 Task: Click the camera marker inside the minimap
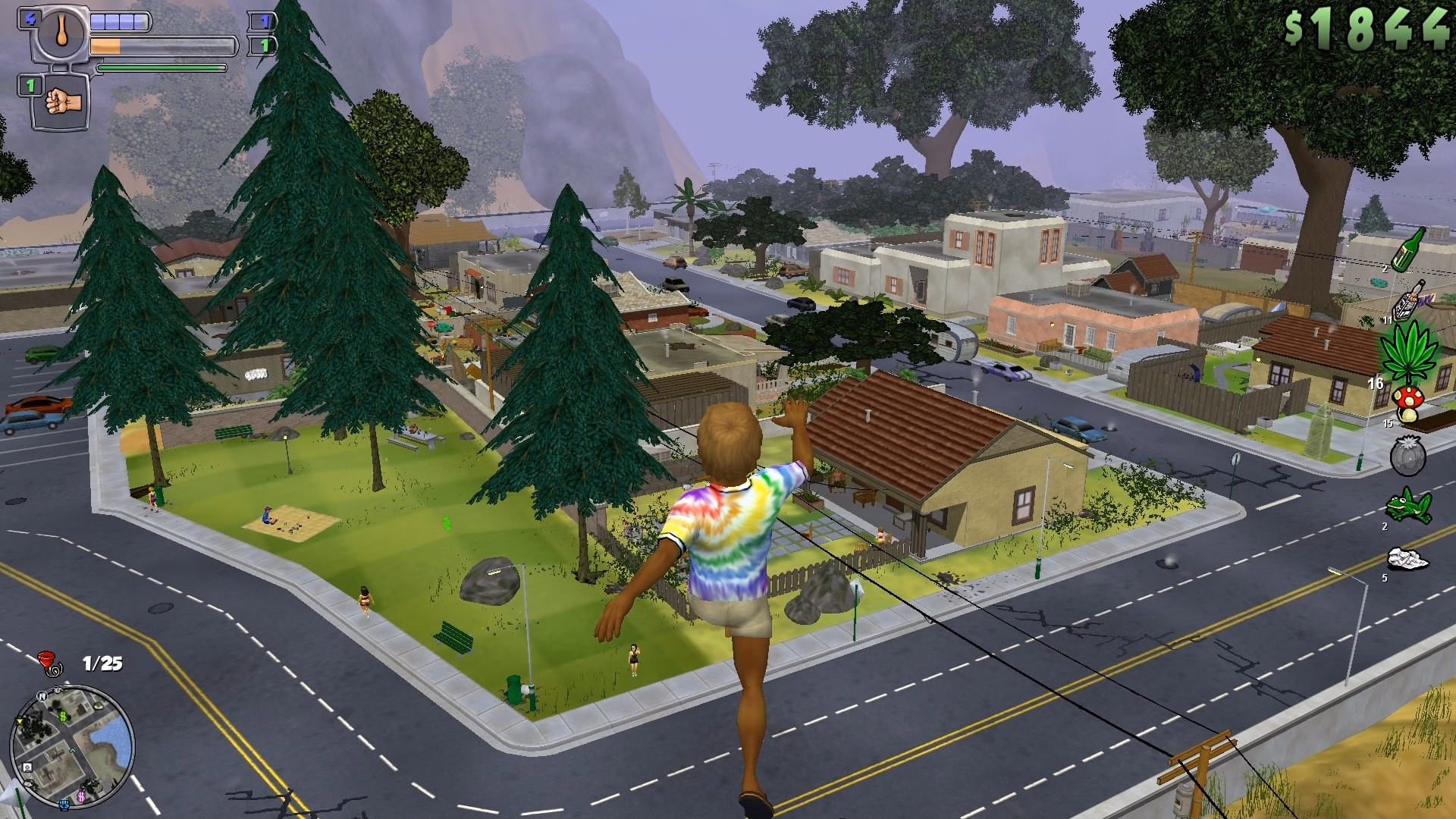[27, 767]
